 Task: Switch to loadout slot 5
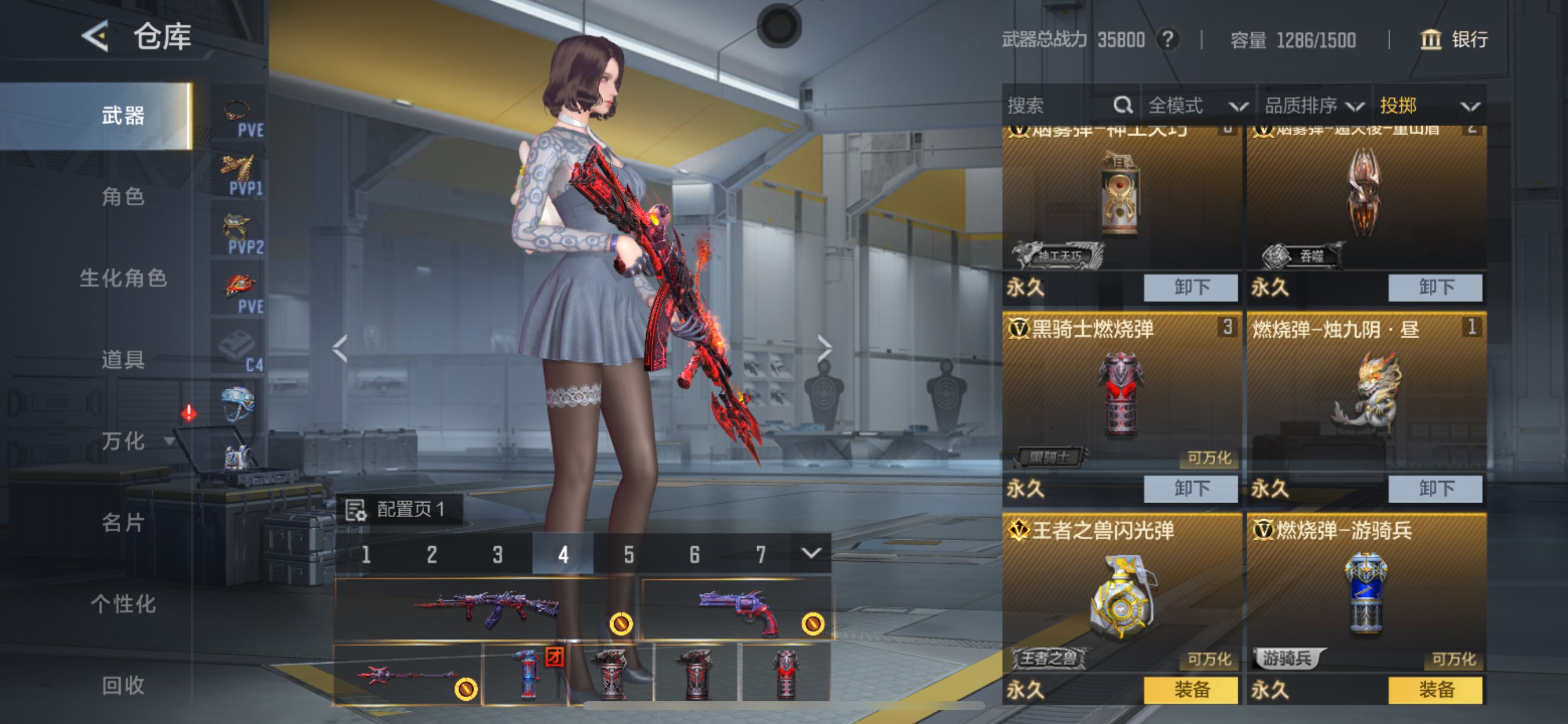[x=629, y=554]
